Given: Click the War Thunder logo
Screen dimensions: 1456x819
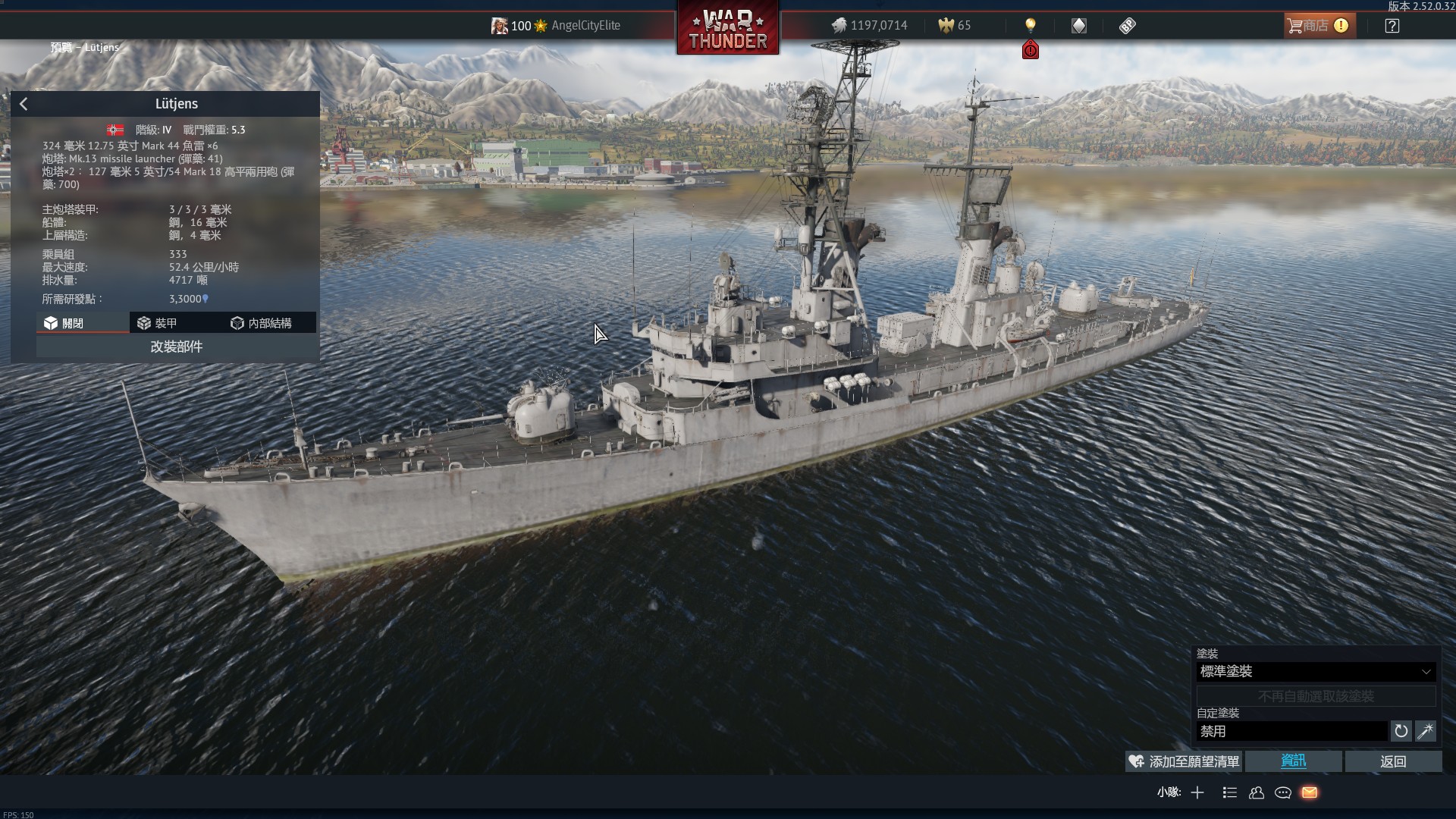Looking at the screenshot, I should pyautogui.click(x=727, y=29).
